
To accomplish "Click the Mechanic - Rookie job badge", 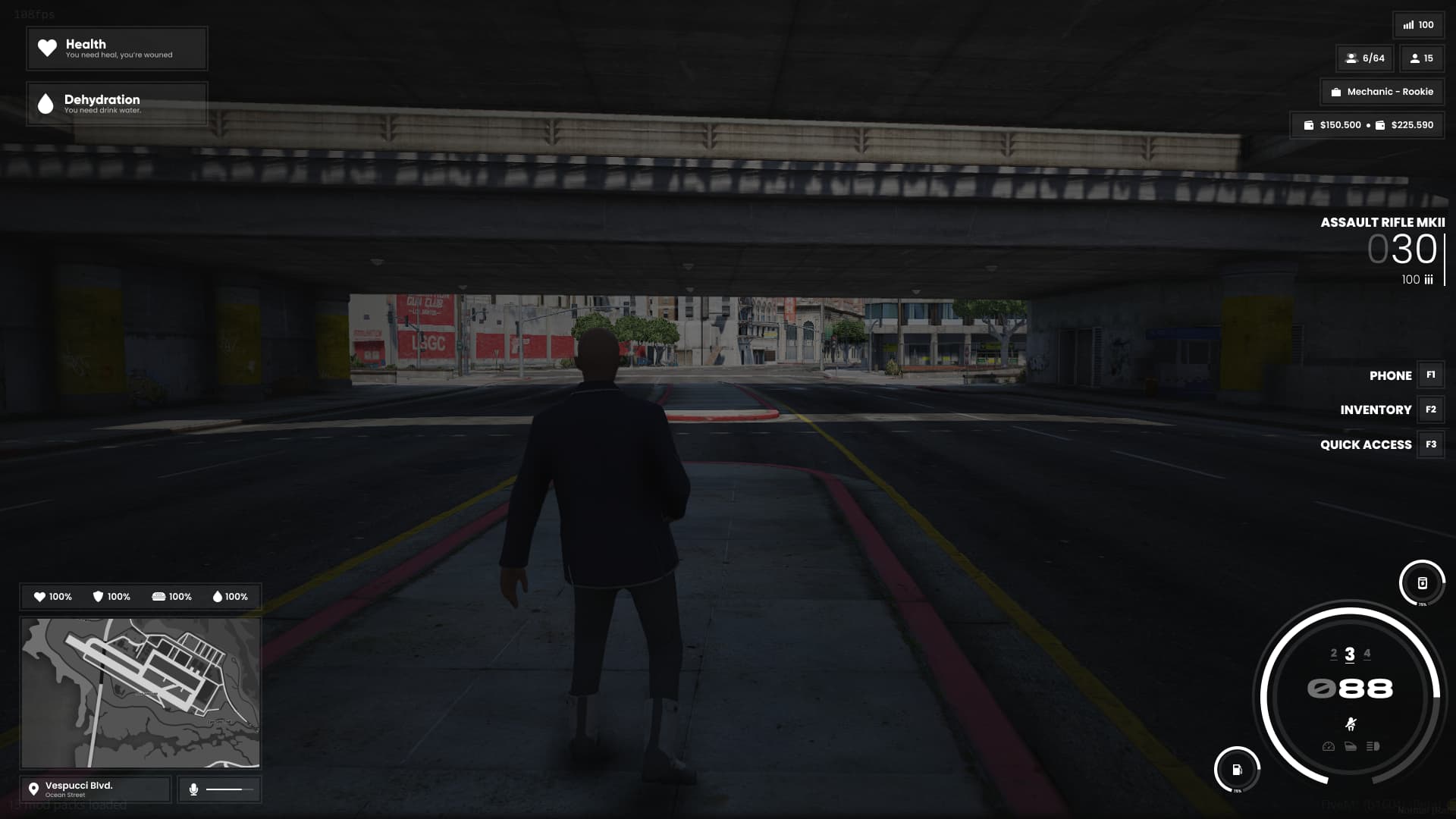I will 1382,92.
